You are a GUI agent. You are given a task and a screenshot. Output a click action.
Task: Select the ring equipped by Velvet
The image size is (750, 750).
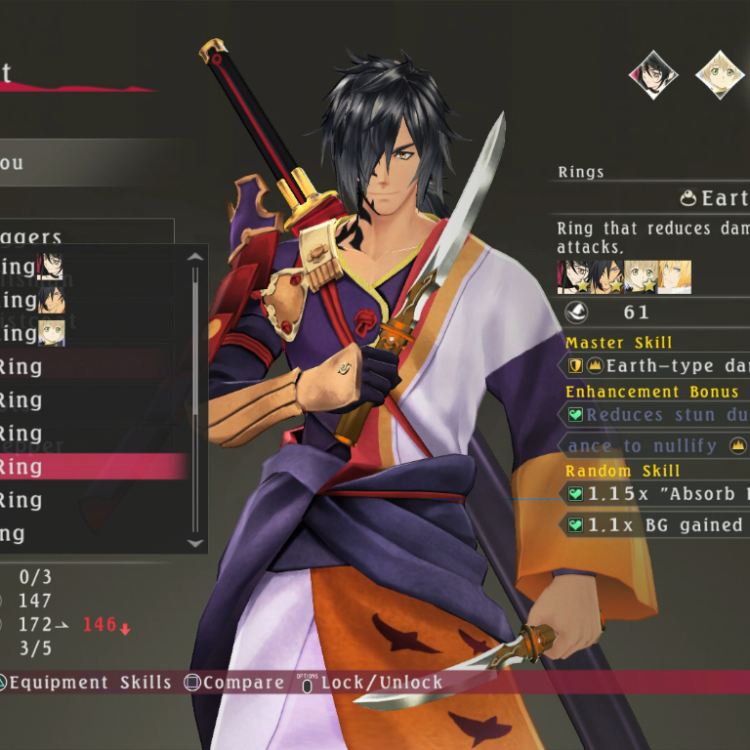click(30, 267)
